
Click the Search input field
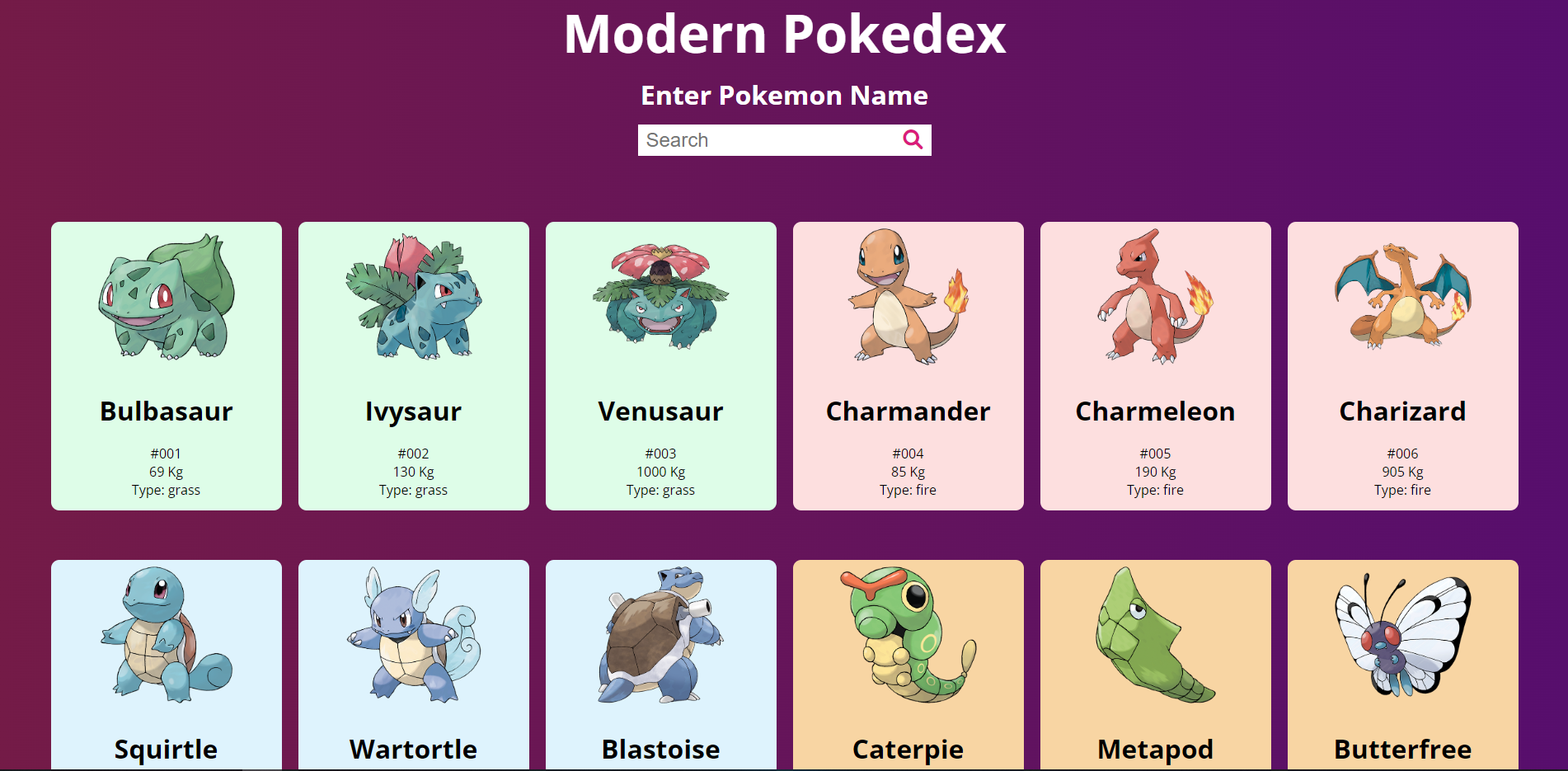767,139
